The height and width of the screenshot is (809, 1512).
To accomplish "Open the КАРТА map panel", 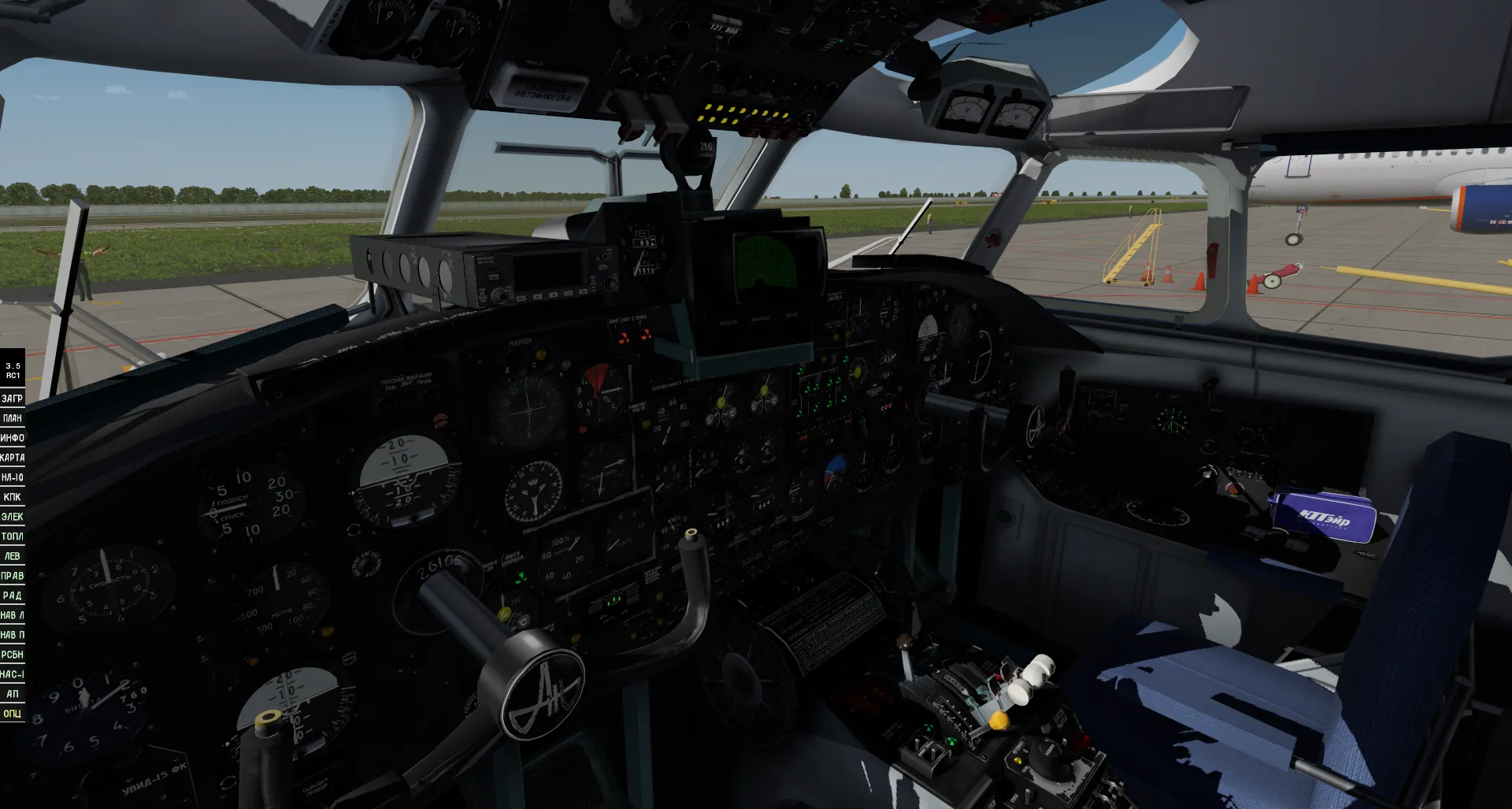I will pos(13,457).
